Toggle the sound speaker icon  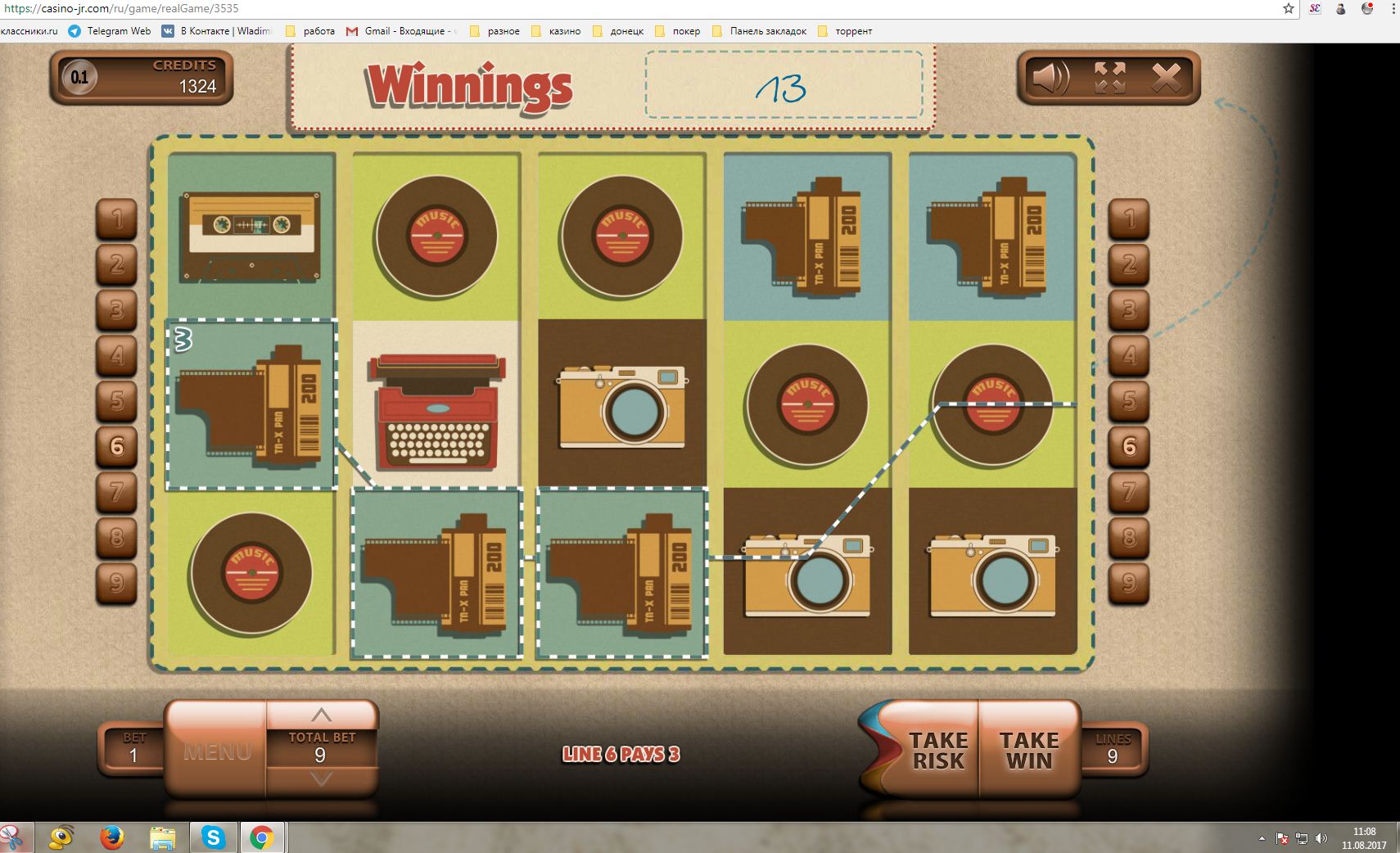pyautogui.click(x=1050, y=78)
